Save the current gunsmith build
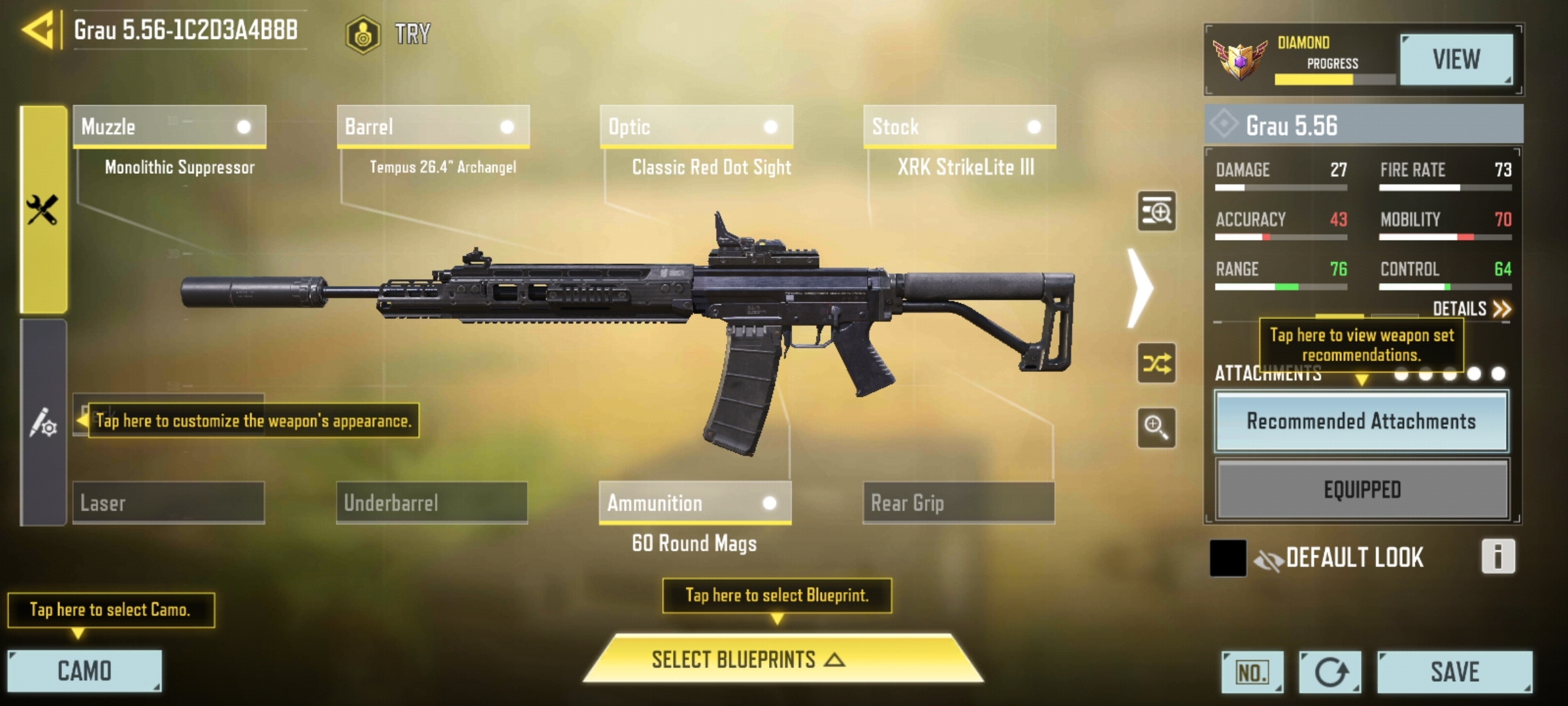The height and width of the screenshot is (706, 1568). pyautogui.click(x=1454, y=671)
